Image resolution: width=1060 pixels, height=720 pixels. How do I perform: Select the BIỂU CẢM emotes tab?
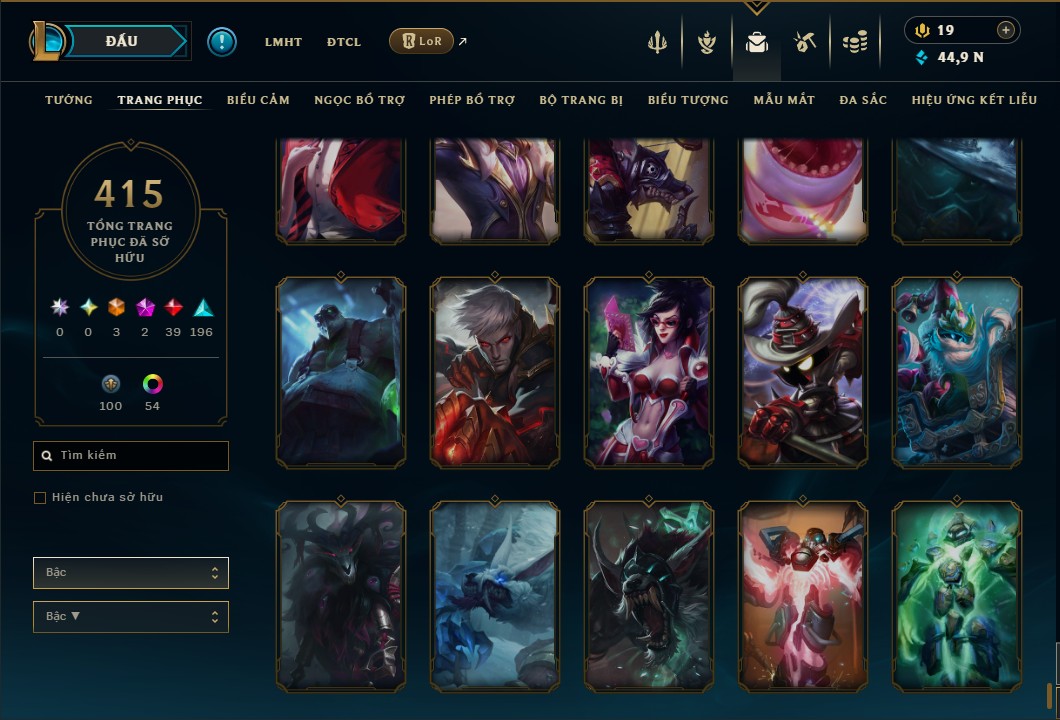(x=258, y=100)
